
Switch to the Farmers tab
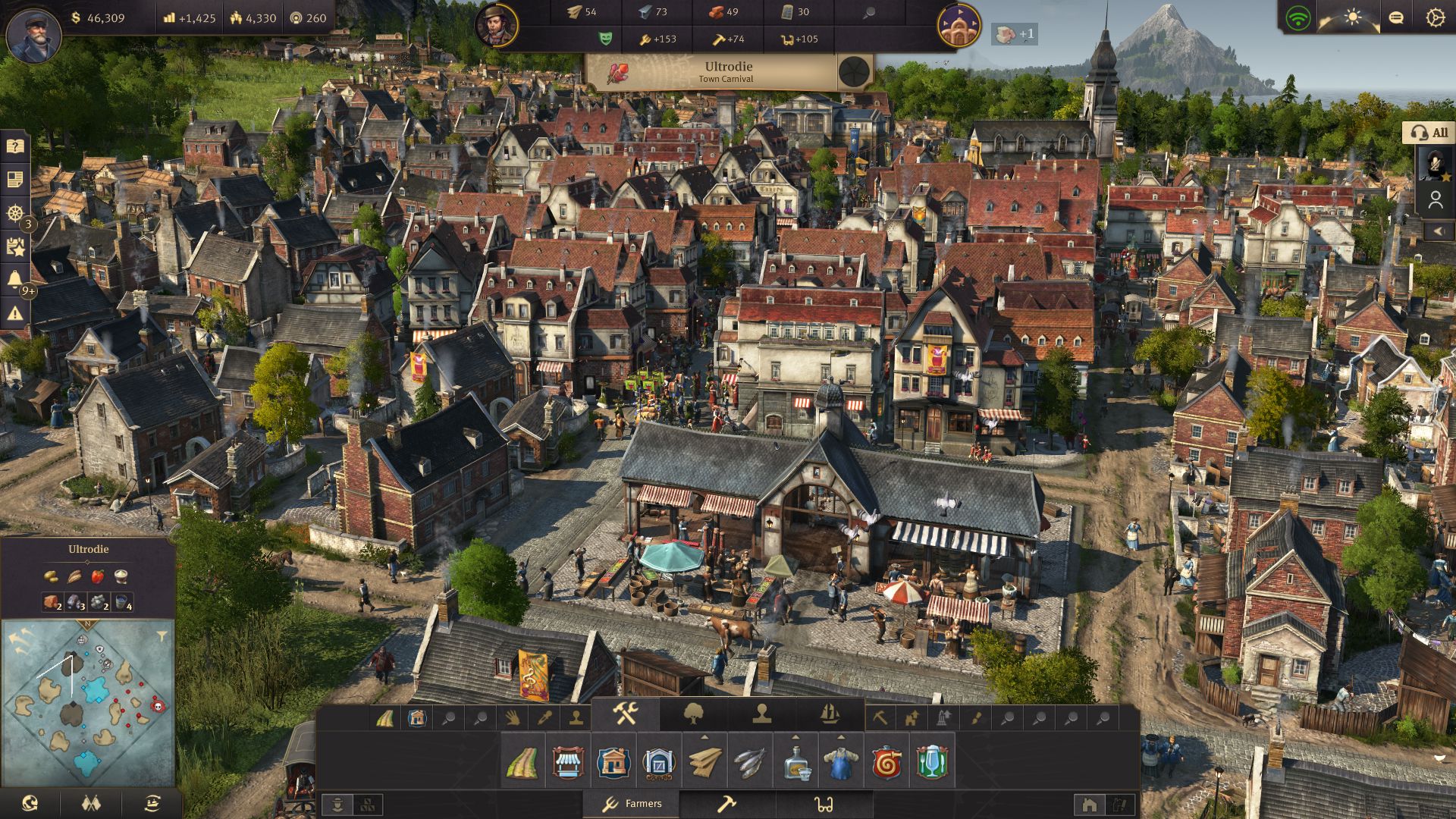pyautogui.click(x=635, y=803)
